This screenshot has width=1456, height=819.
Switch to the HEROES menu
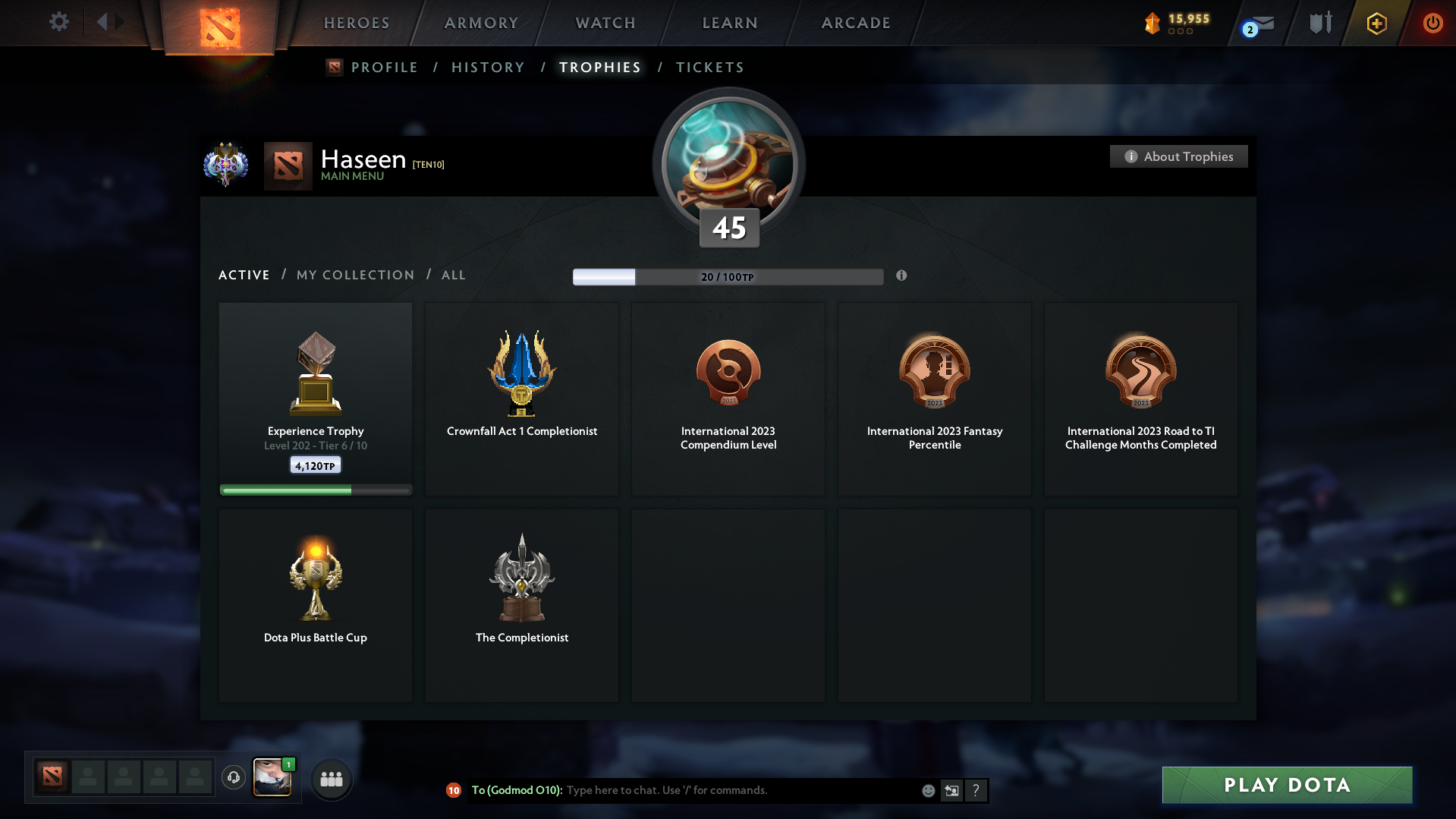356,23
